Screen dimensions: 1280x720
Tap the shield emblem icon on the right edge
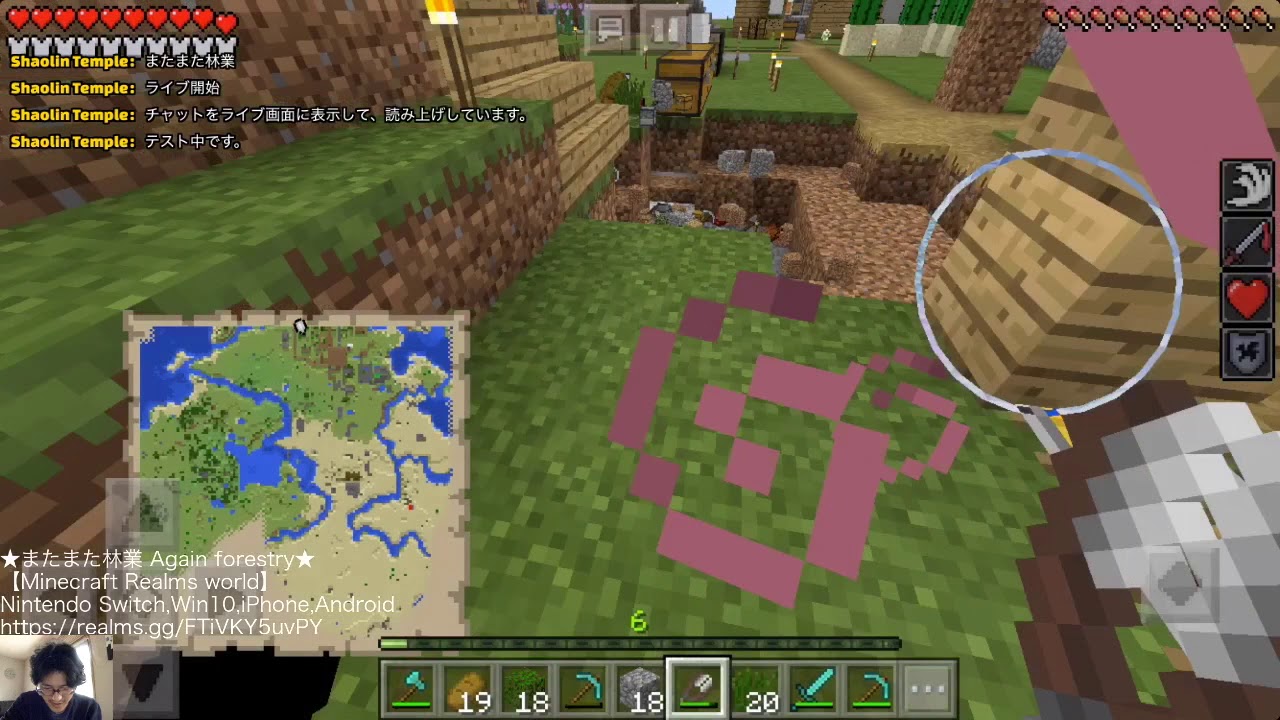[x=1247, y=352]
